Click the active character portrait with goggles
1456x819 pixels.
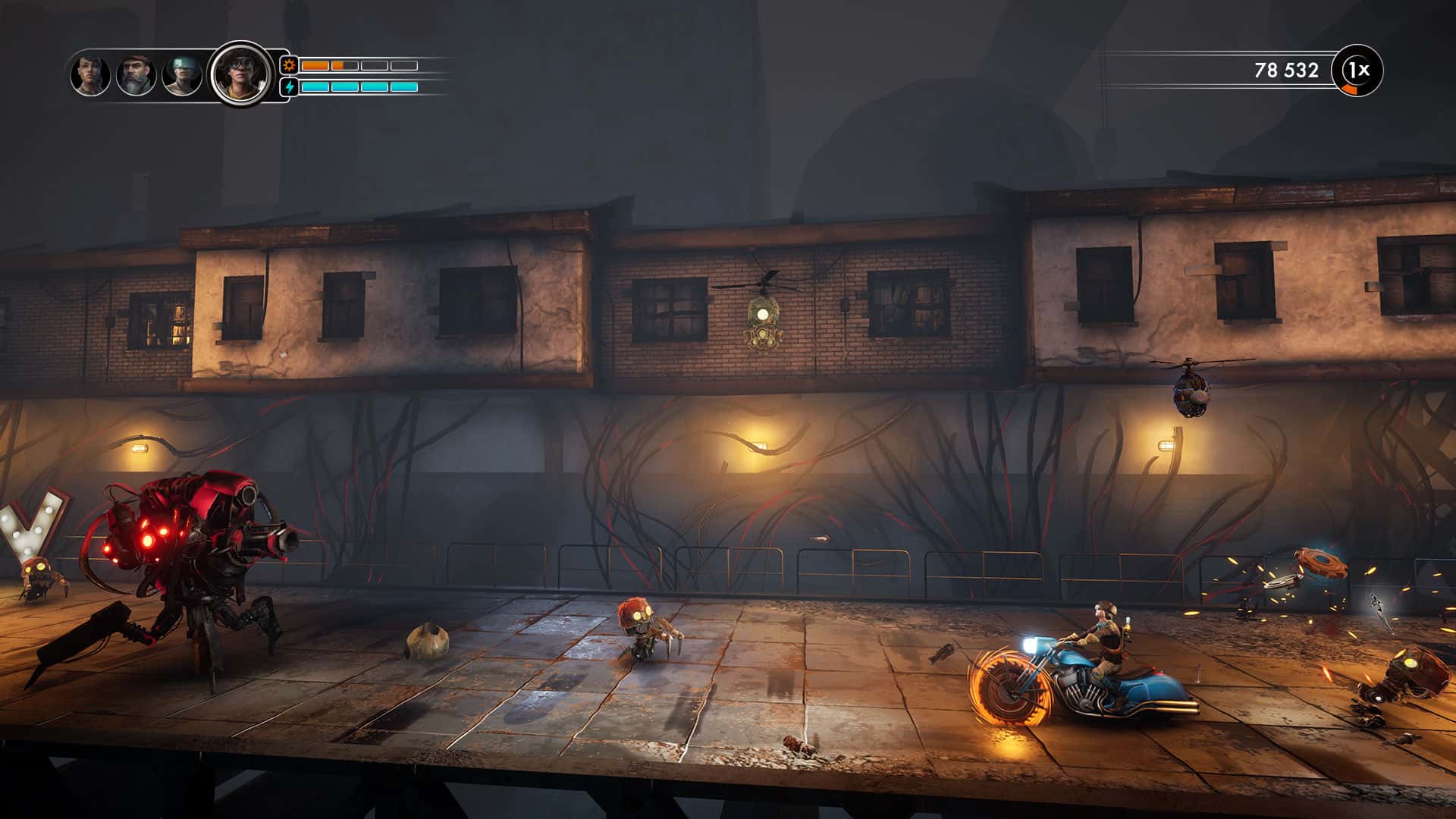click(x=239, y=73)
